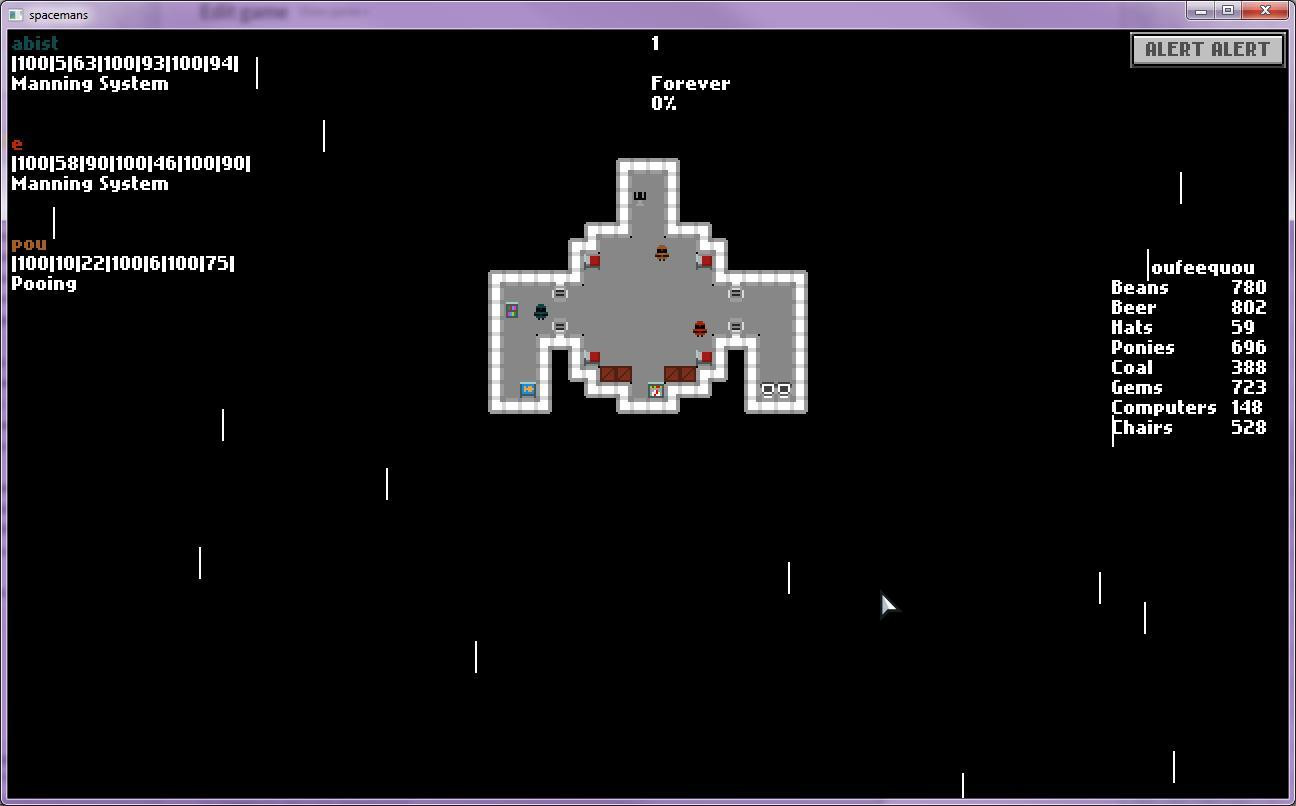
Task: Click the day counter at the top center
Action: 655,43
